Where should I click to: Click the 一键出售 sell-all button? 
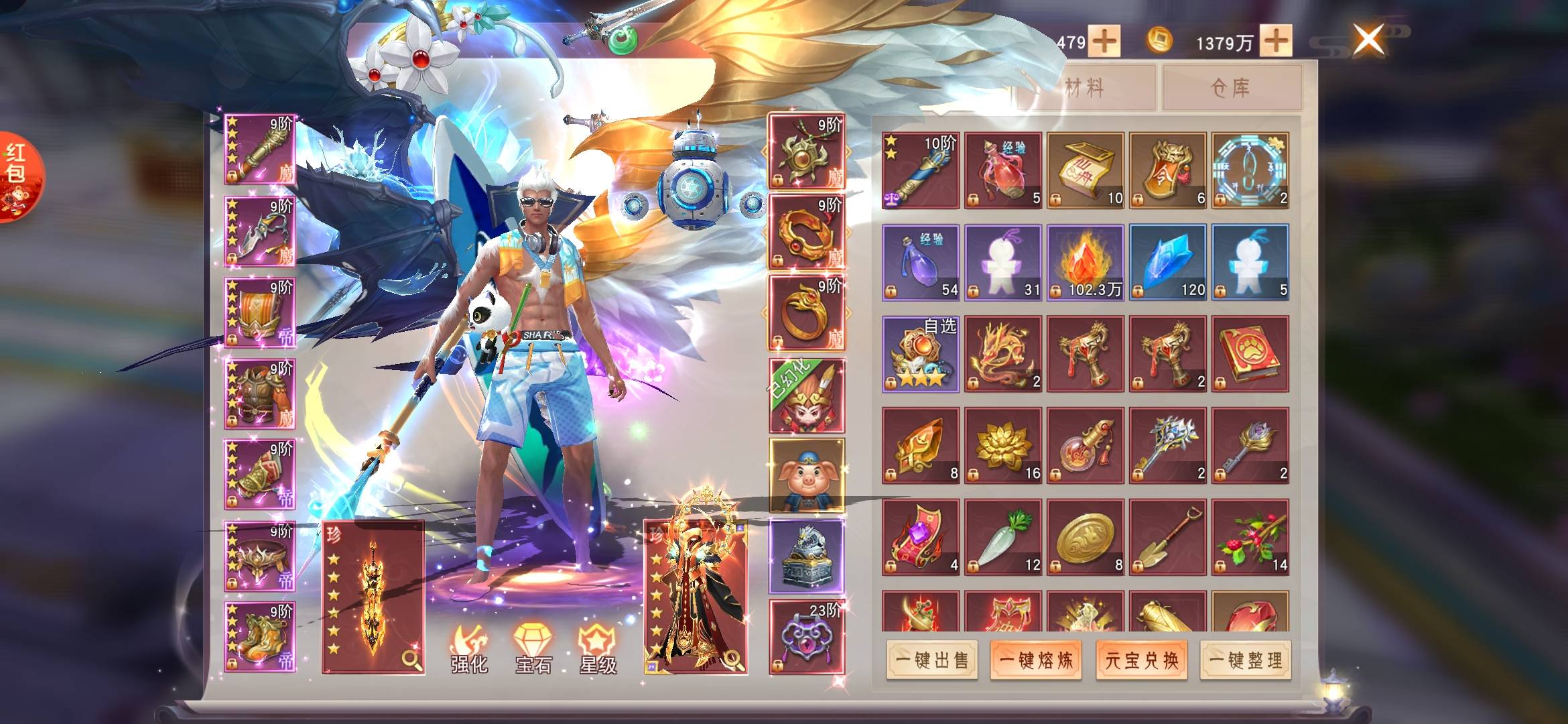(932, 660)
